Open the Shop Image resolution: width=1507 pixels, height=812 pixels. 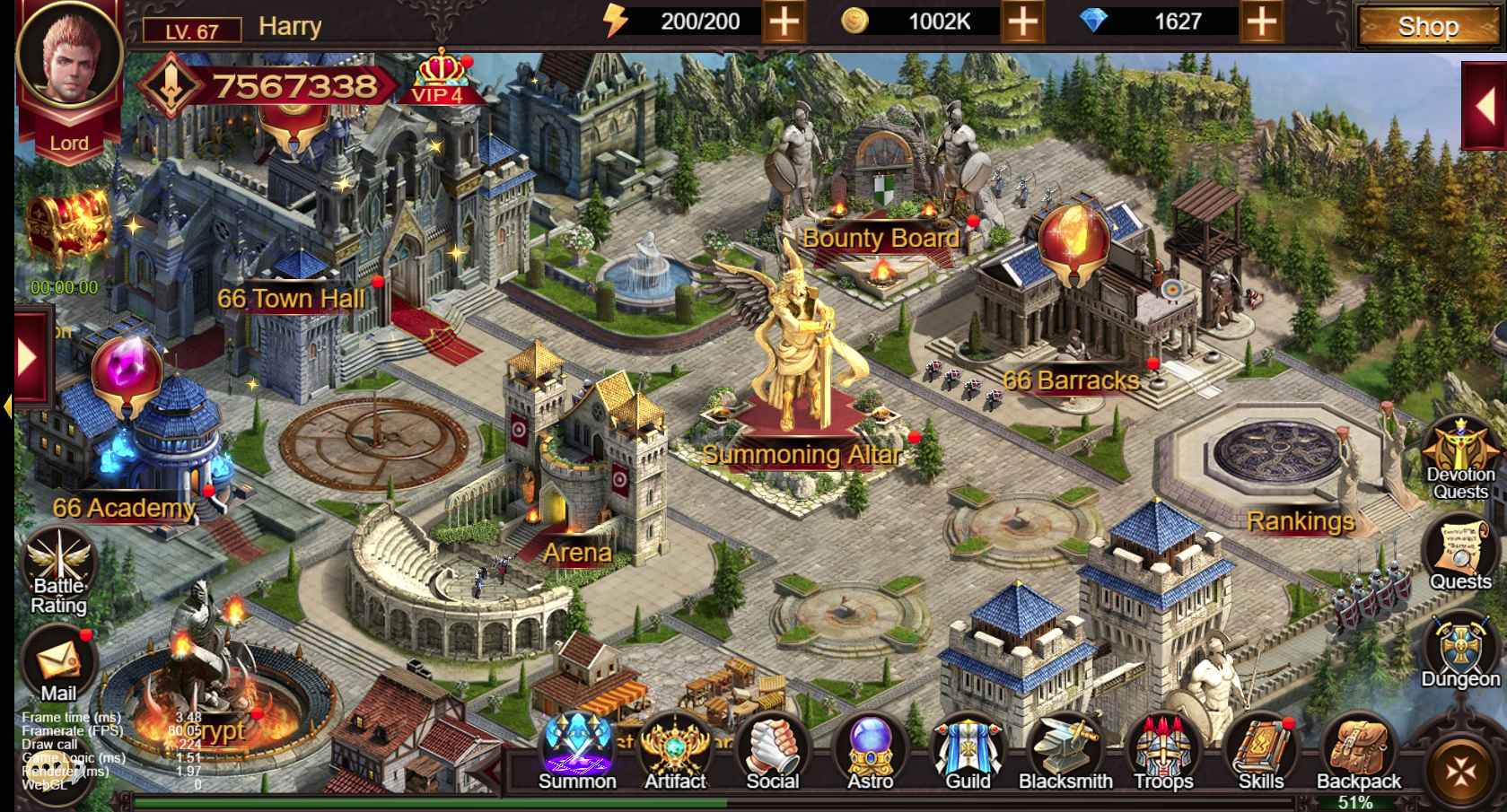(x=1426, y=27)
